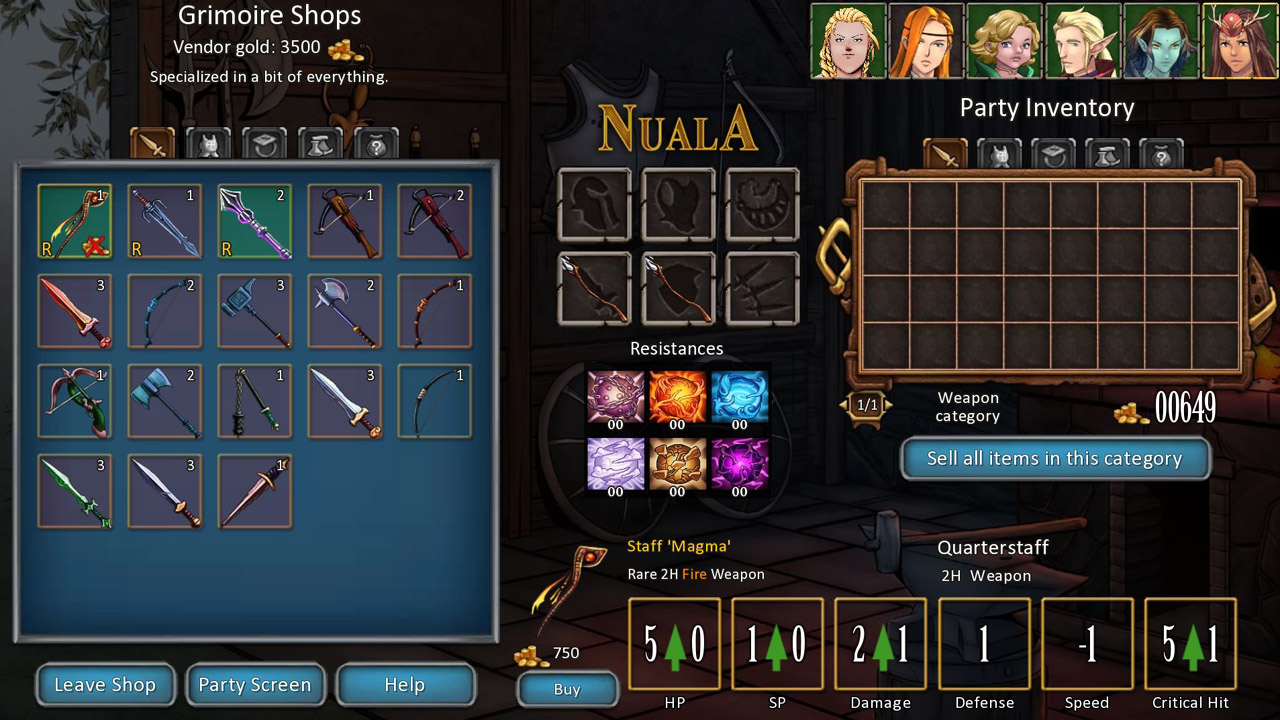
Task: Switch to the blue-skinned party member portrait
Action: click(x=1162, y=41)
